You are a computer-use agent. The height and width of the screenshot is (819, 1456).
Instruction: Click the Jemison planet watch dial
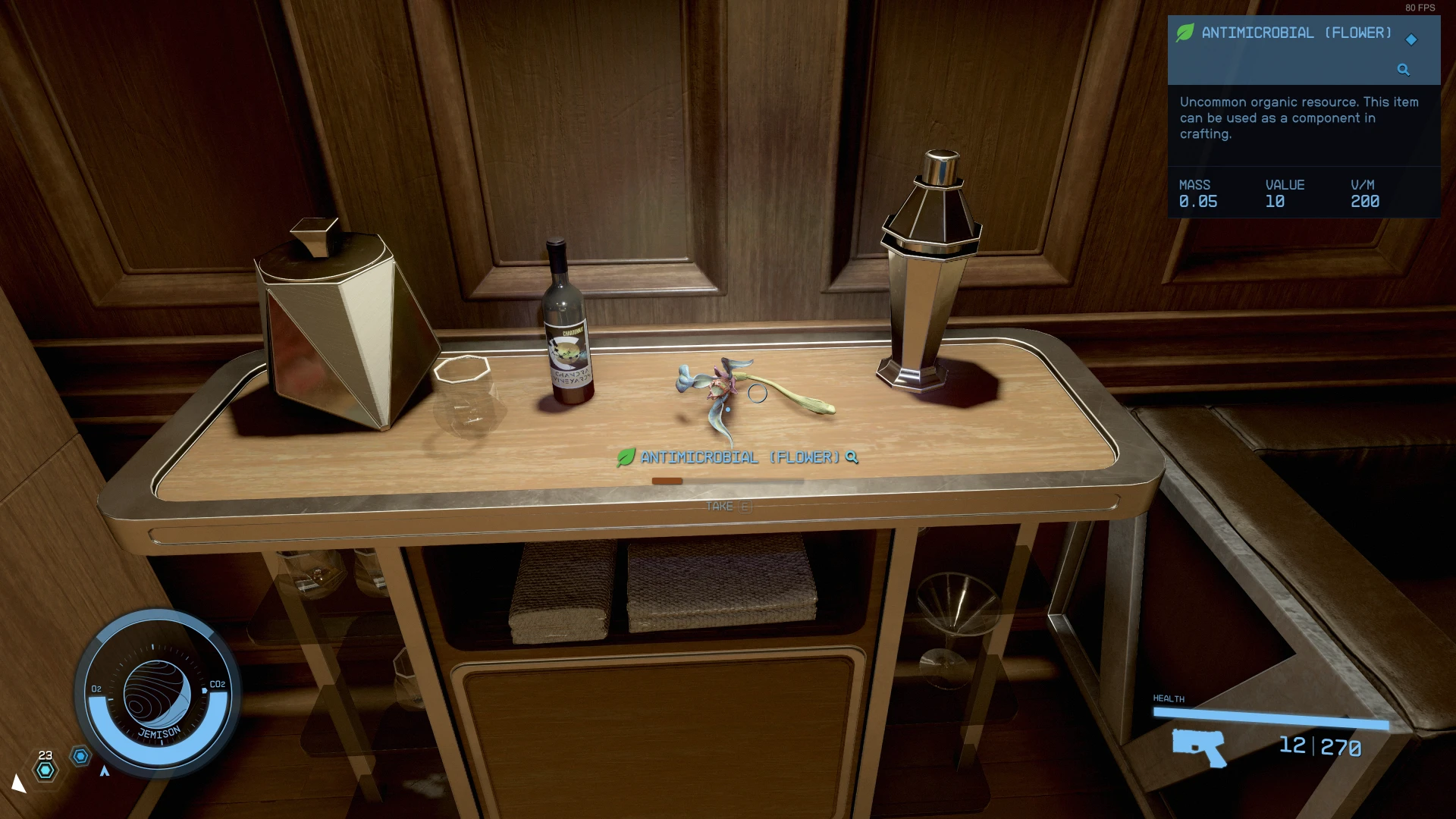[157, 693]
